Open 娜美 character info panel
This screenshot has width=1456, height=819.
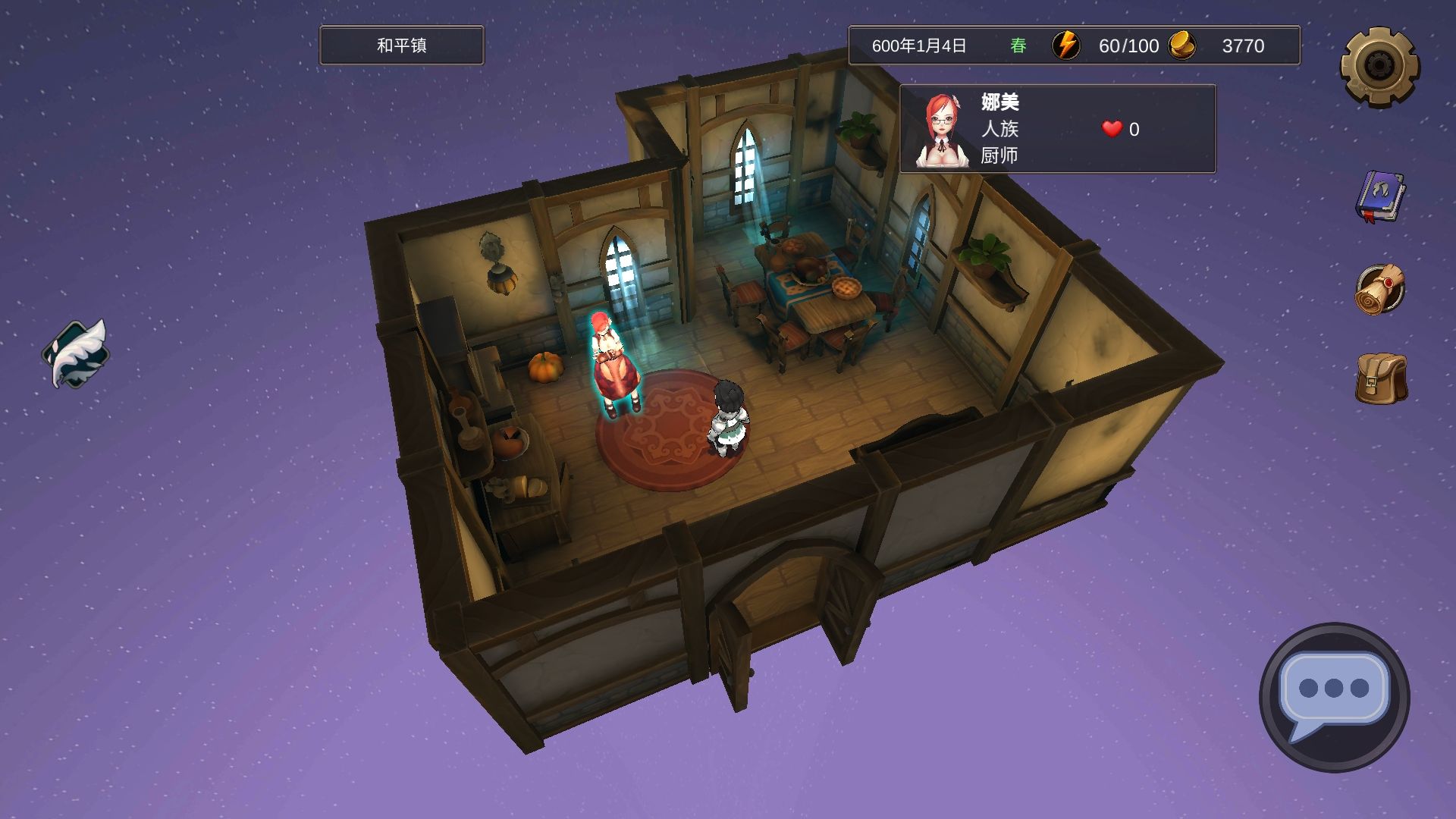(1057, 129)
